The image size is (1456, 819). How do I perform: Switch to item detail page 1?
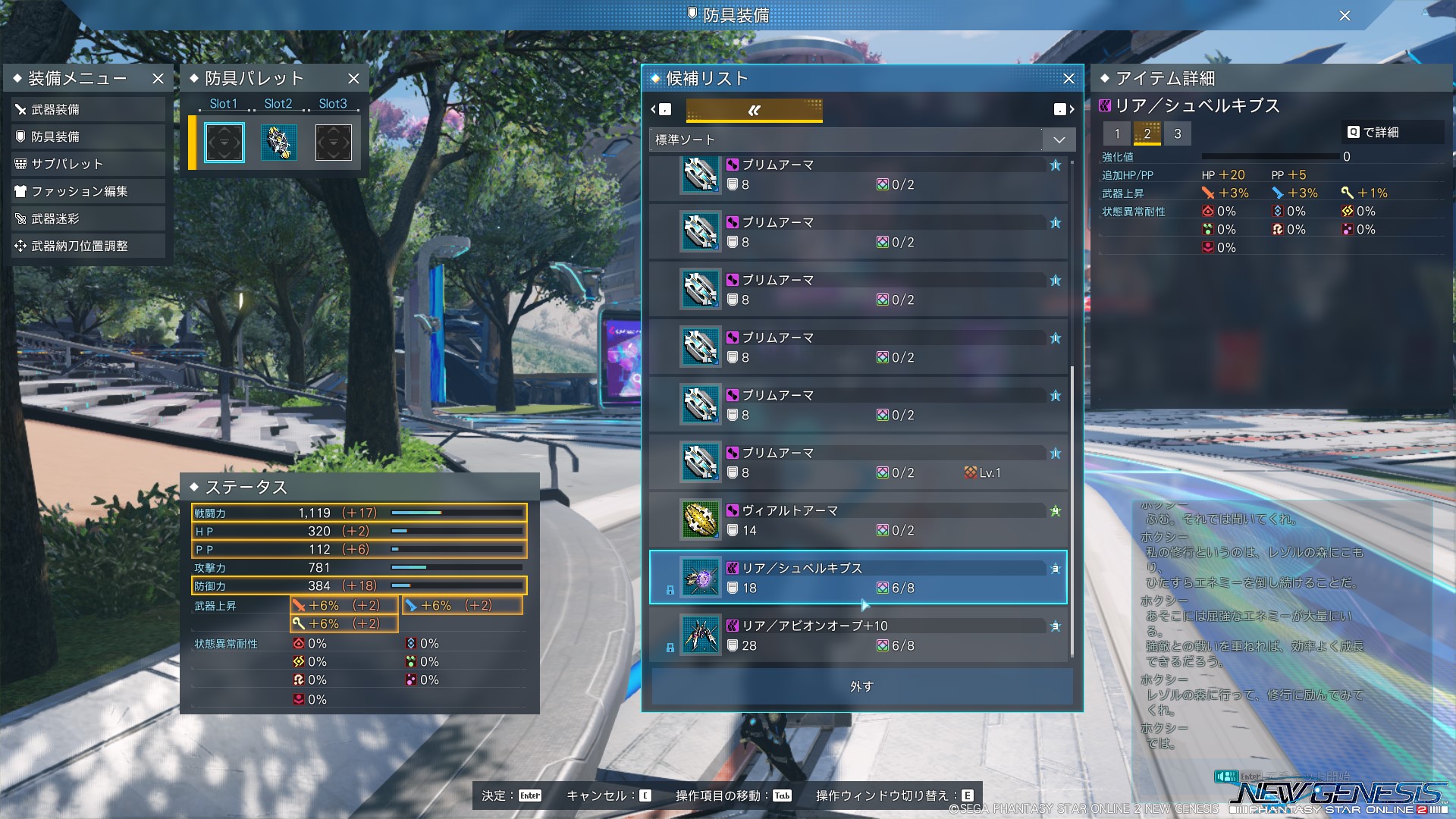point(1116,134)
